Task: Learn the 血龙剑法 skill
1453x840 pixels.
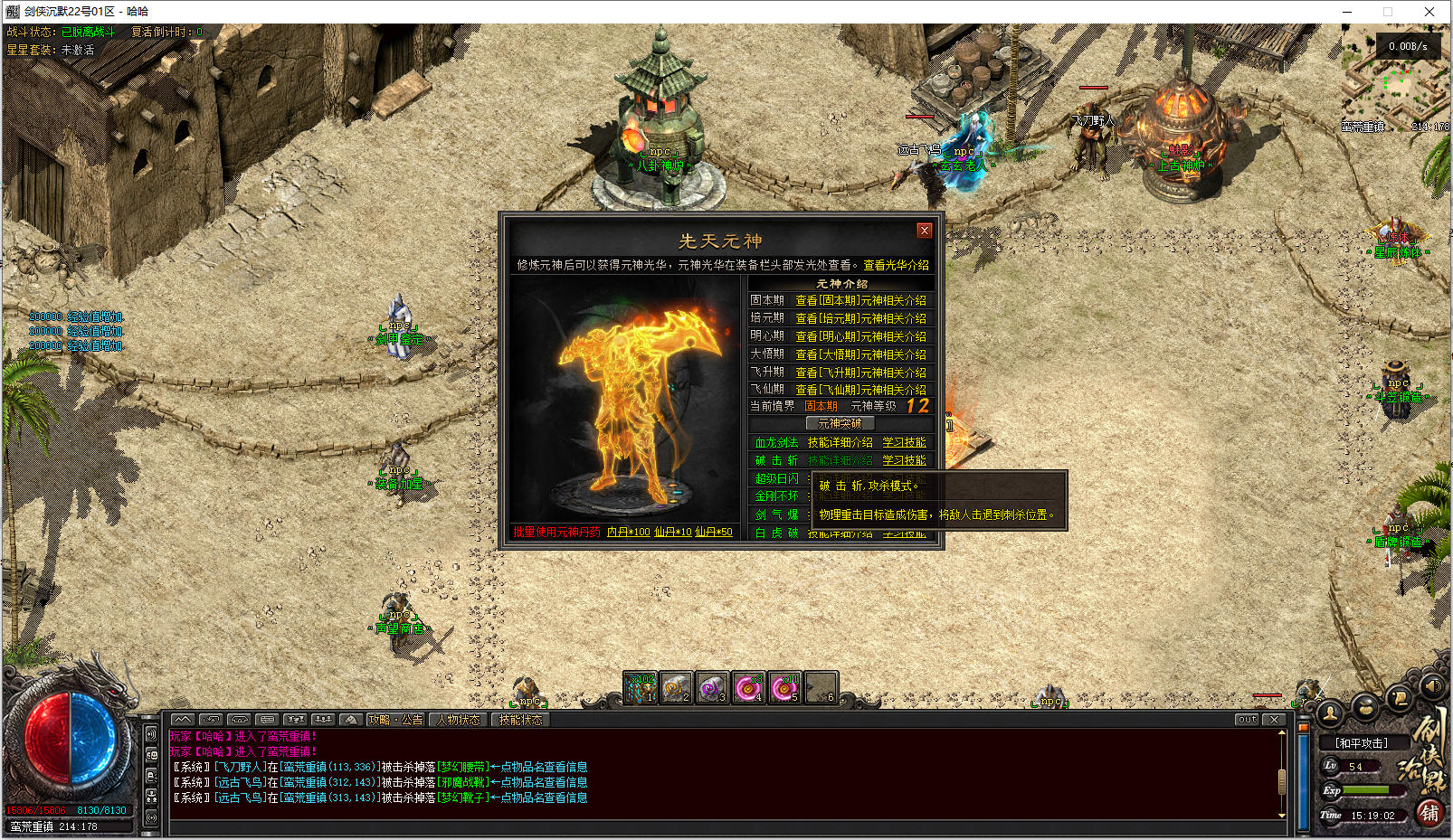Action: [x=904, y=442]
